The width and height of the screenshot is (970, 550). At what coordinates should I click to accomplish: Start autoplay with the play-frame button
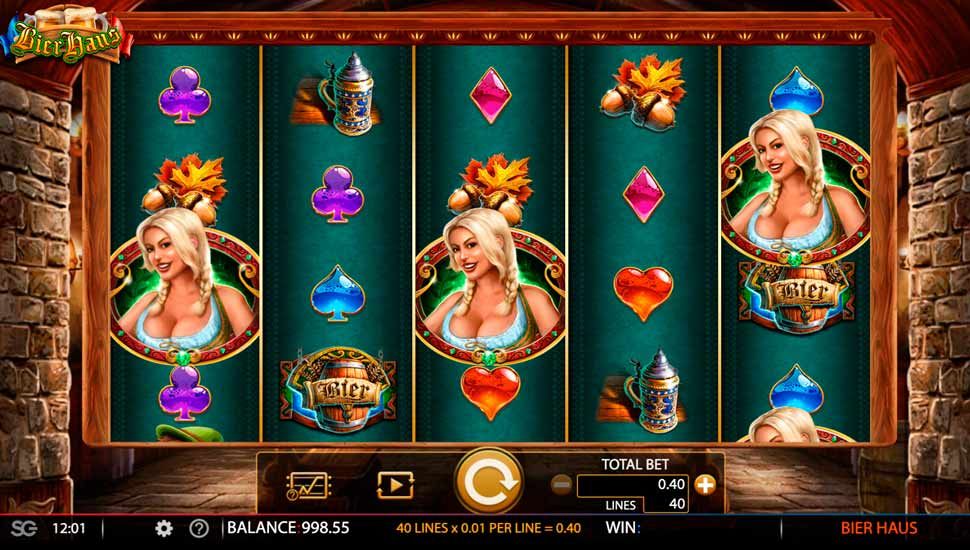(x=394, y=485)
